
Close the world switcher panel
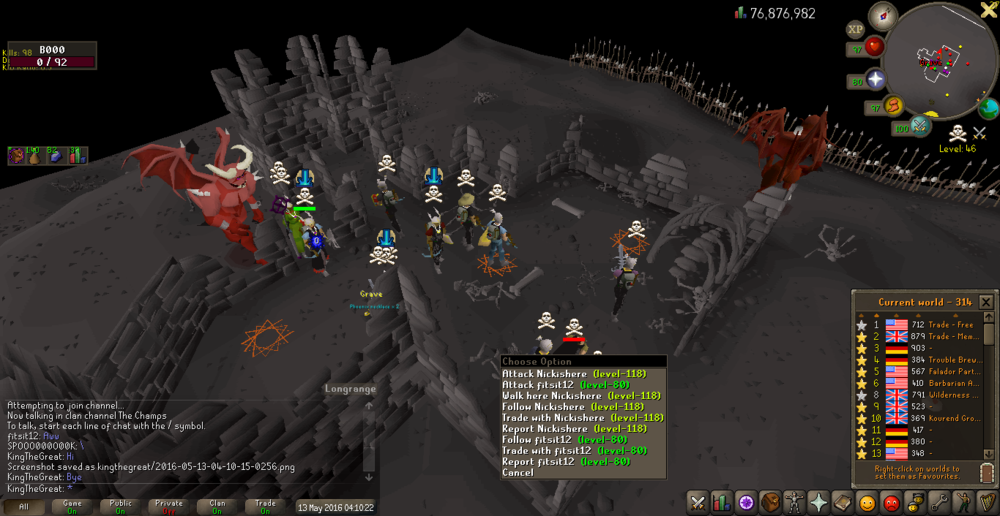click(x=986, y=302)
